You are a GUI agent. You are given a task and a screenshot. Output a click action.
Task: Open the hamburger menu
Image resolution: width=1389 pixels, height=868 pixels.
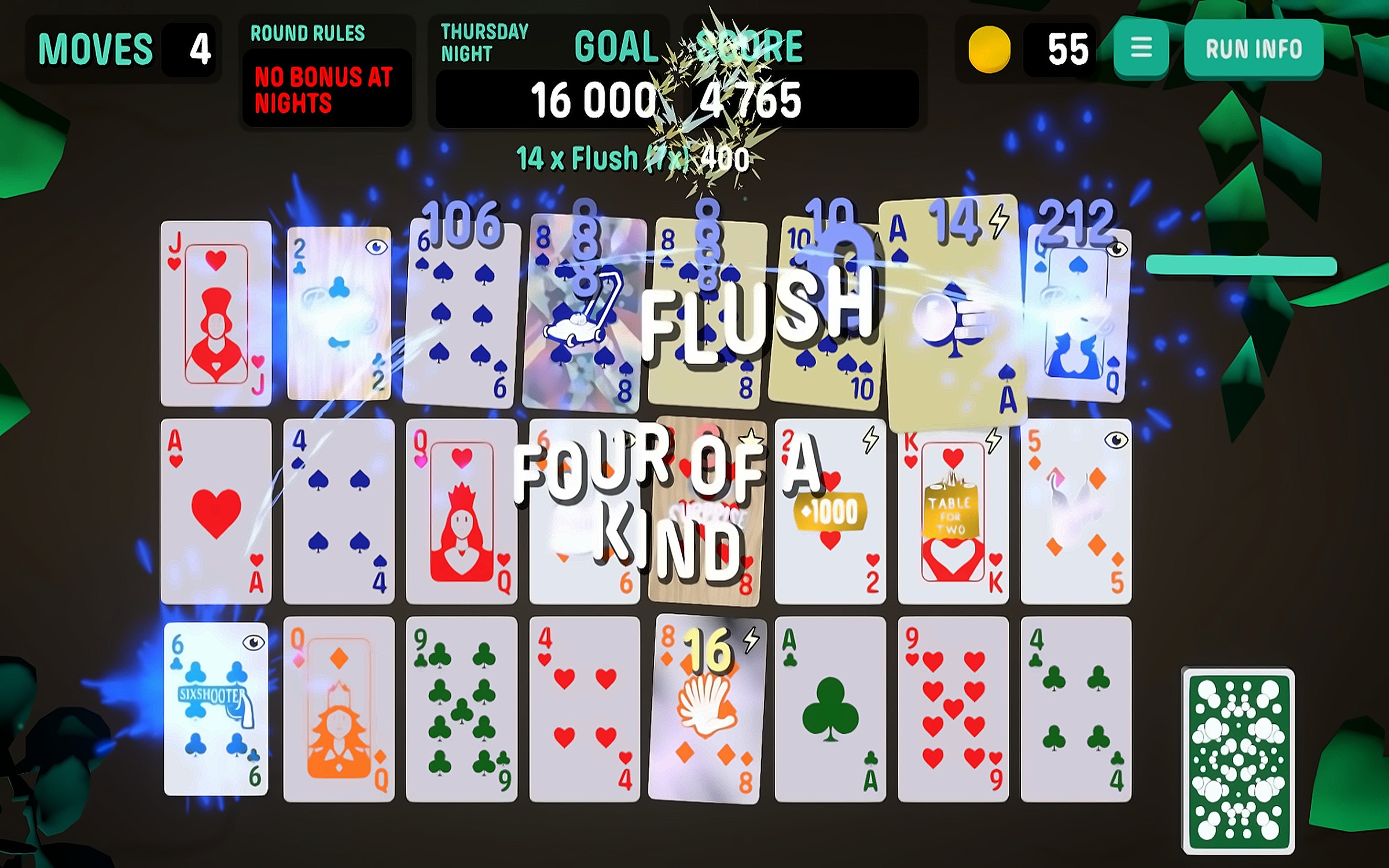coord(1141,49)
